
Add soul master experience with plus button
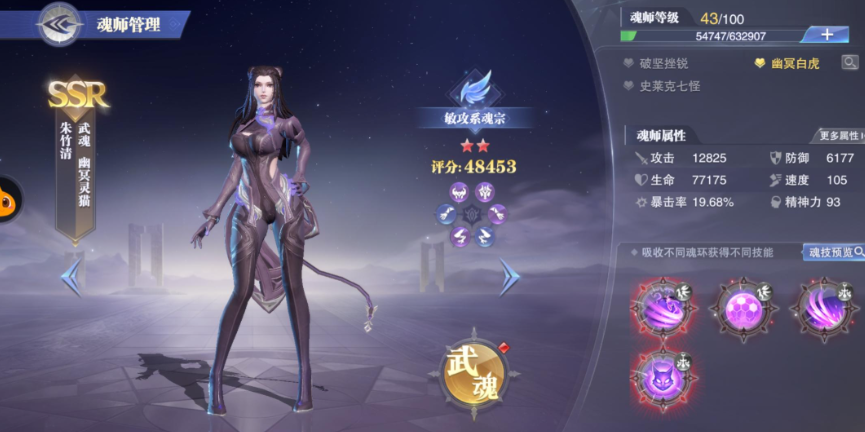[x=826, y=34]
